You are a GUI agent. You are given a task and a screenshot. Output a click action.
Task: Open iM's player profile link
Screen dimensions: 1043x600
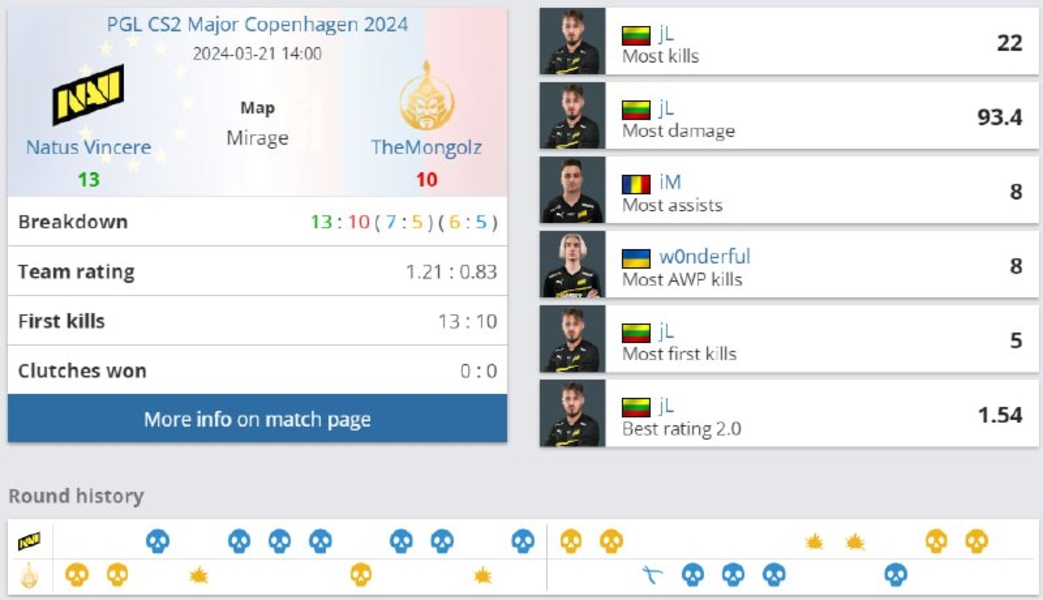(x=670, y=182)
